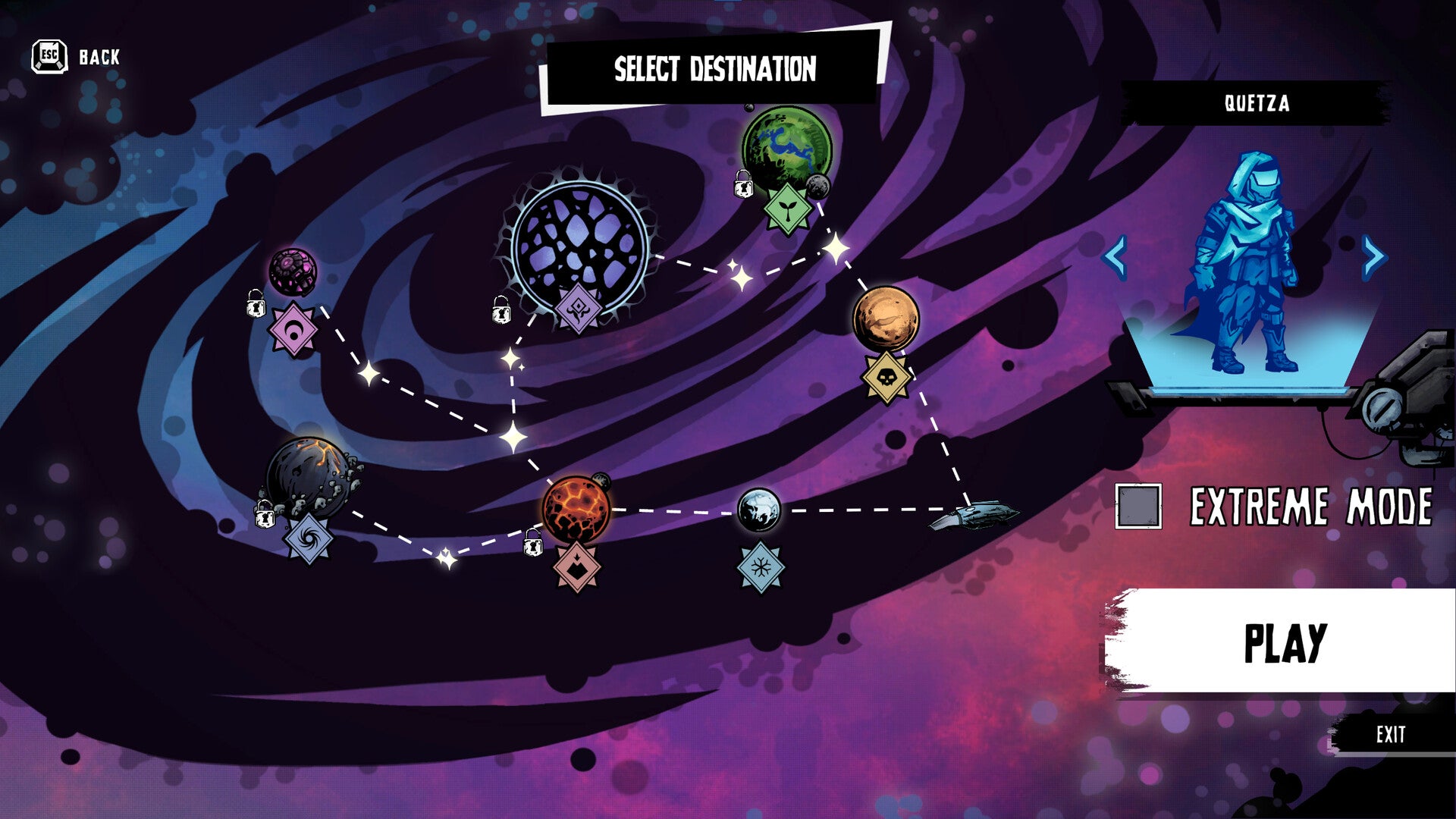This screenshot has height=819, width=1456.
Task: Choose the orange desert skull planet
Action: 885,319
